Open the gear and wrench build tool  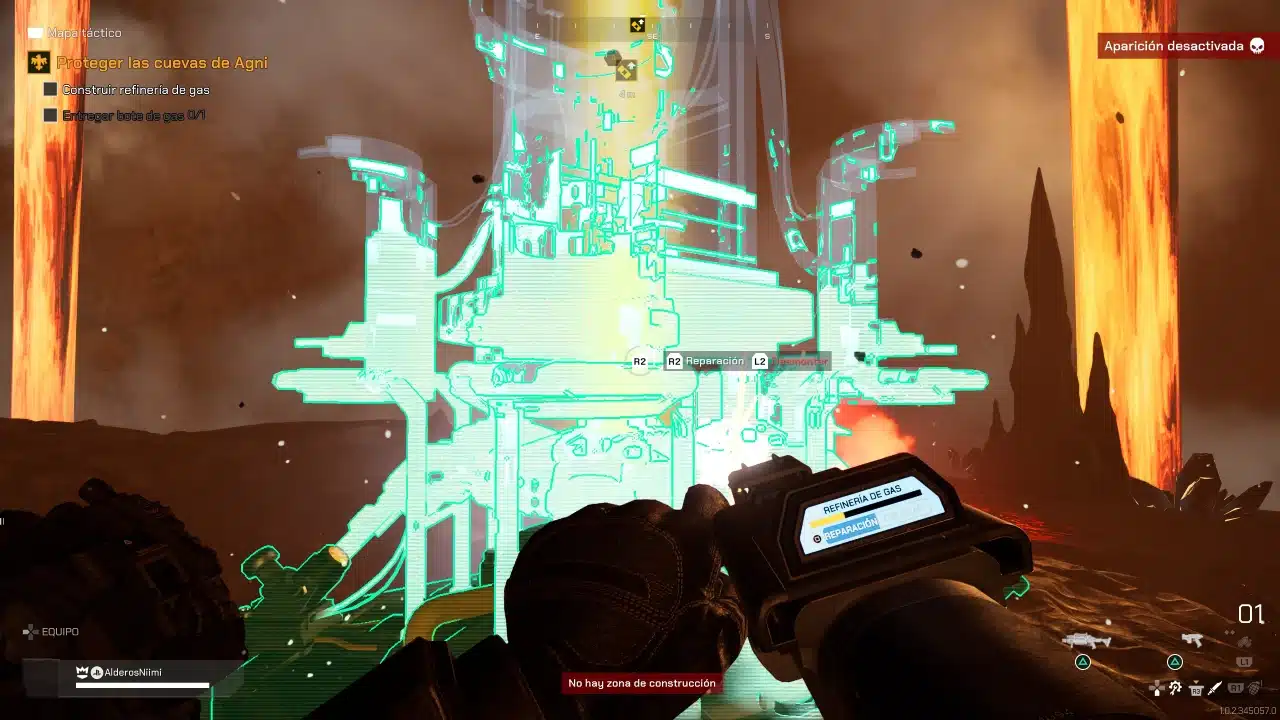pyautogui.click(x=1175, y=688)
